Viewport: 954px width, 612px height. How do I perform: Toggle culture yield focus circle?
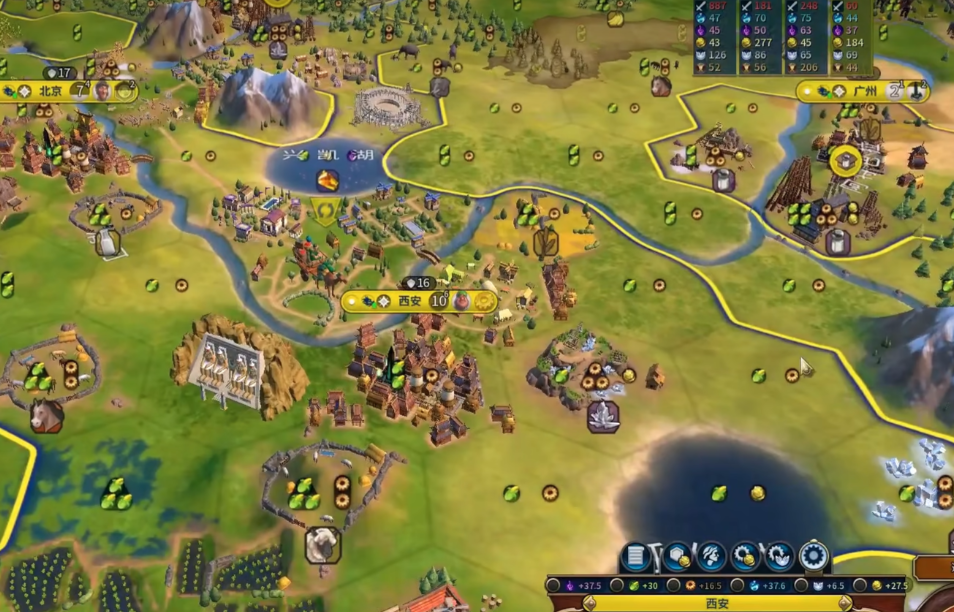tap(553, 585)
